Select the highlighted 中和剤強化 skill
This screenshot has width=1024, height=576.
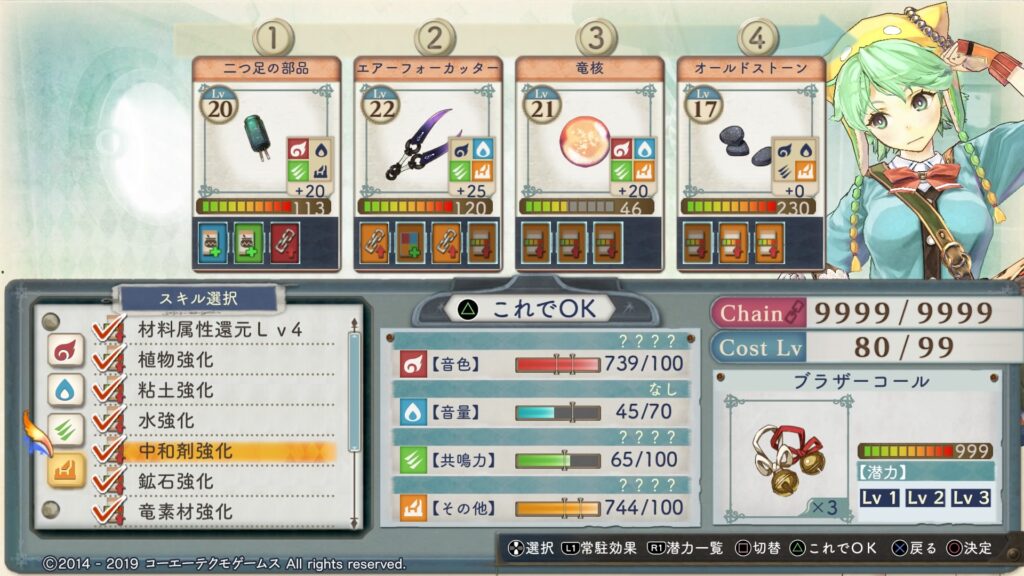coord(178,451)
